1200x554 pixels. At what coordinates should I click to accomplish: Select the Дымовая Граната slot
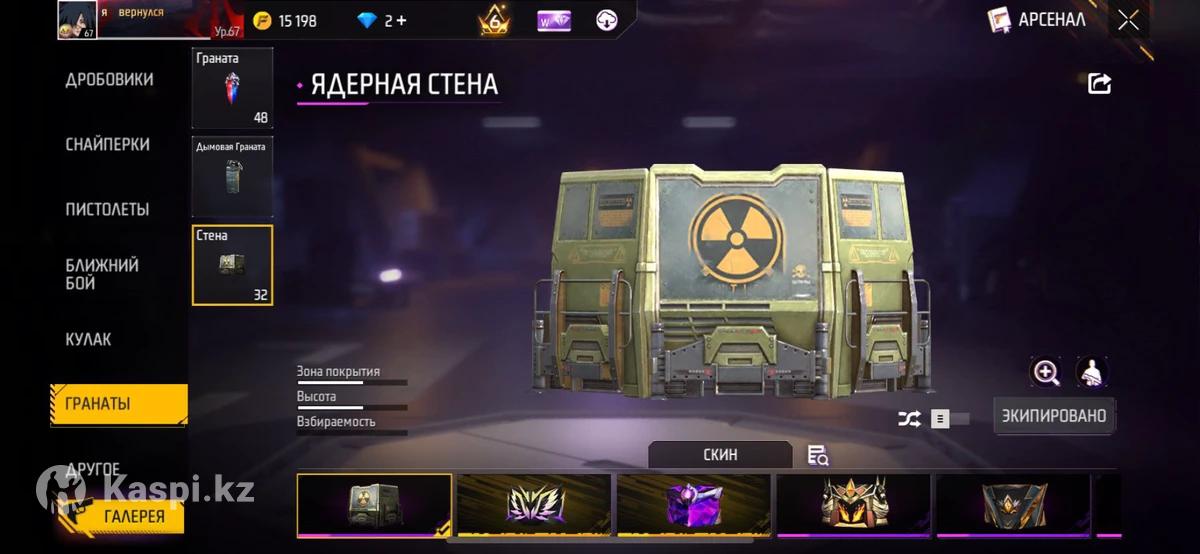[232, 177]
